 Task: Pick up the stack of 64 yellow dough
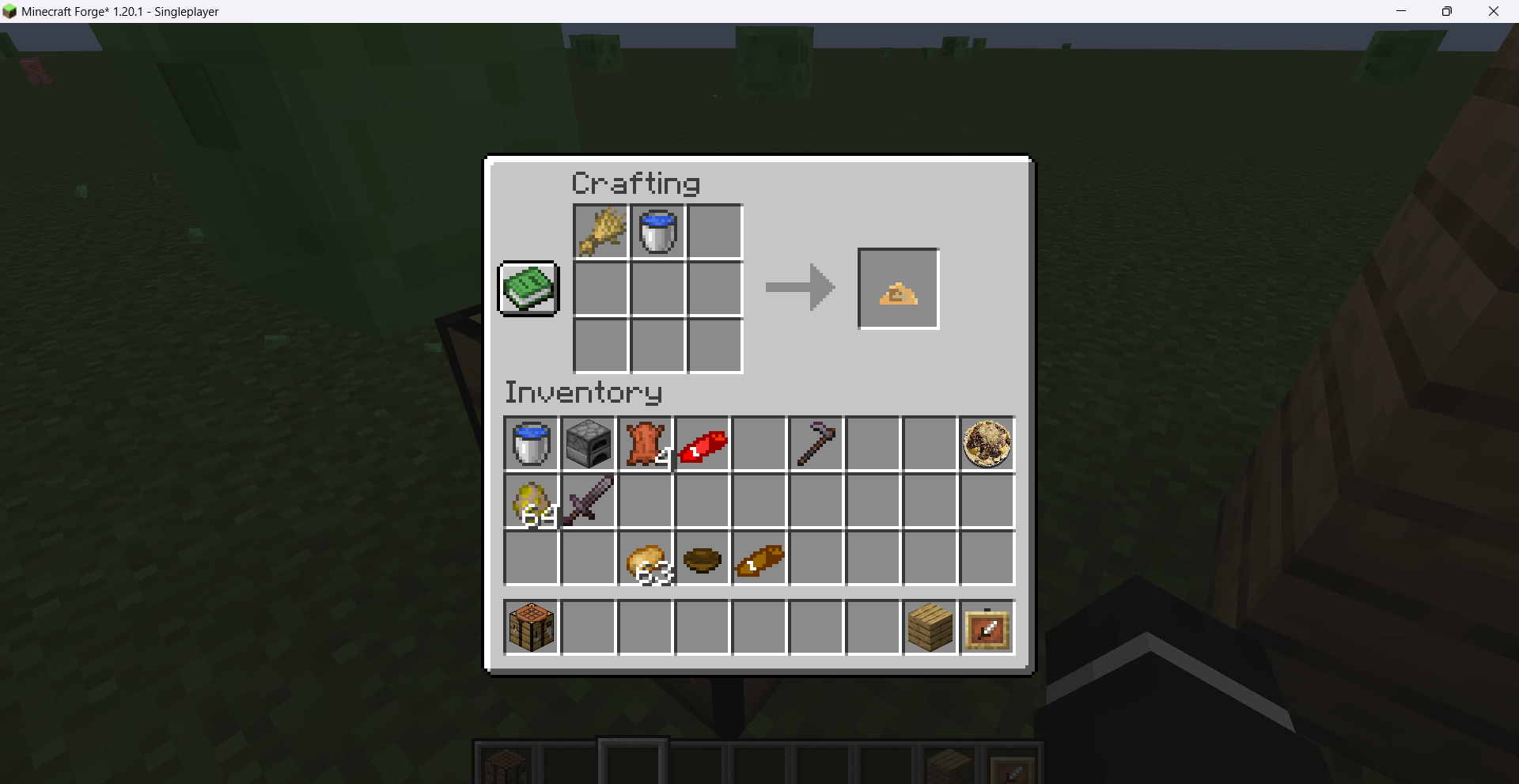(531, 501)
